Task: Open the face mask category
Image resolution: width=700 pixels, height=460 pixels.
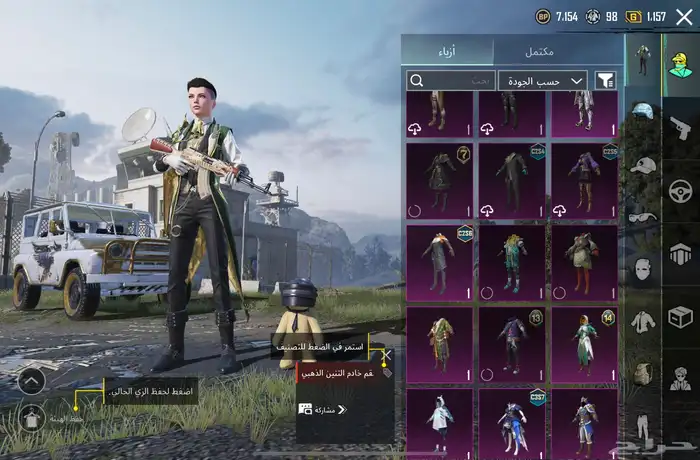Action: tap(642, 269)
